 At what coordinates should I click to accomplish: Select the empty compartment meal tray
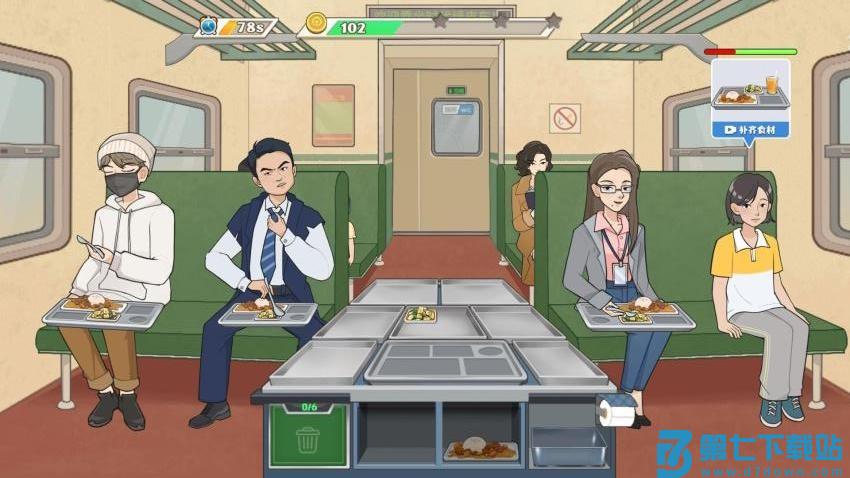pos(445,362)
